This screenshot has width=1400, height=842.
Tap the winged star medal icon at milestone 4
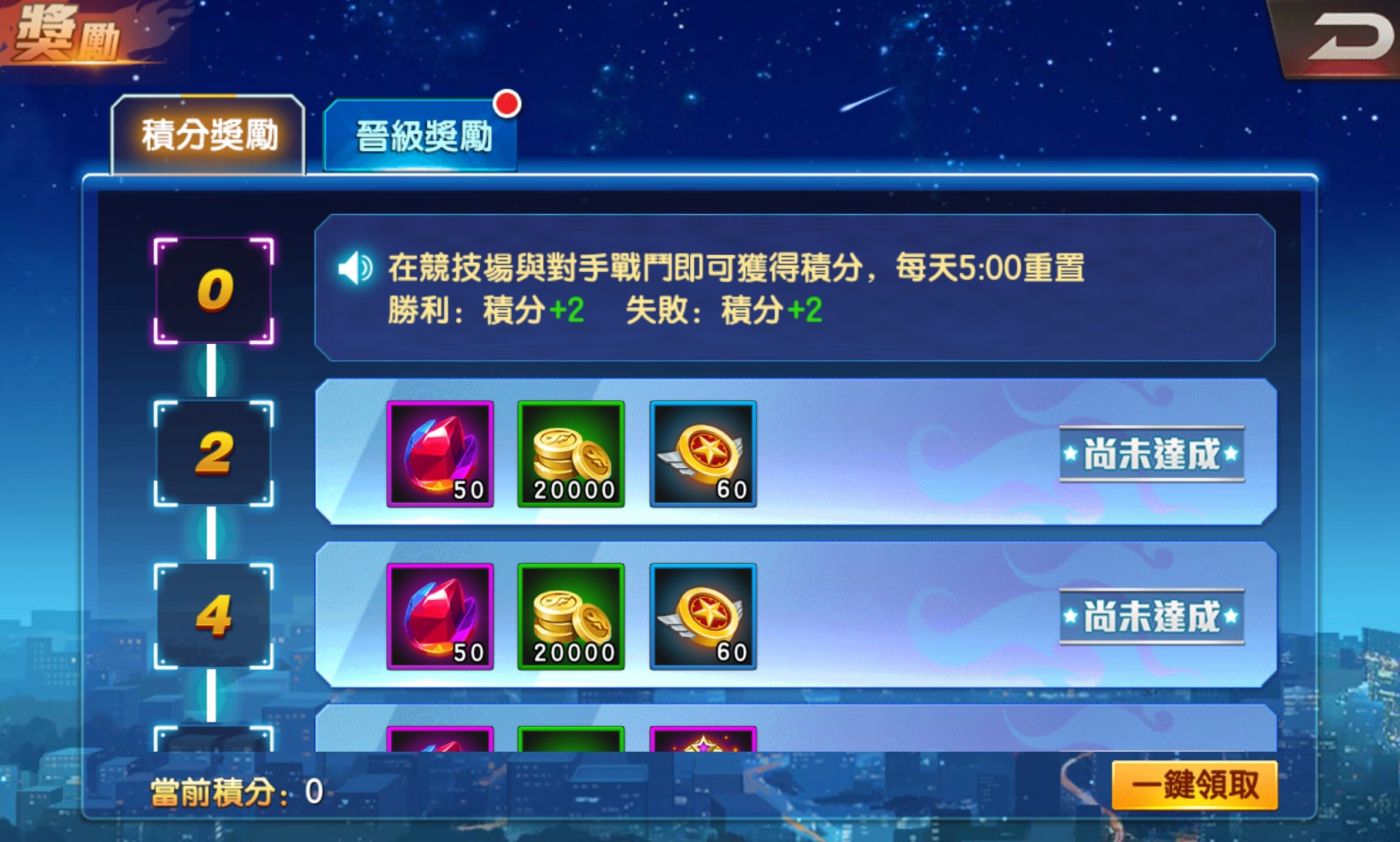click(702, 615)
